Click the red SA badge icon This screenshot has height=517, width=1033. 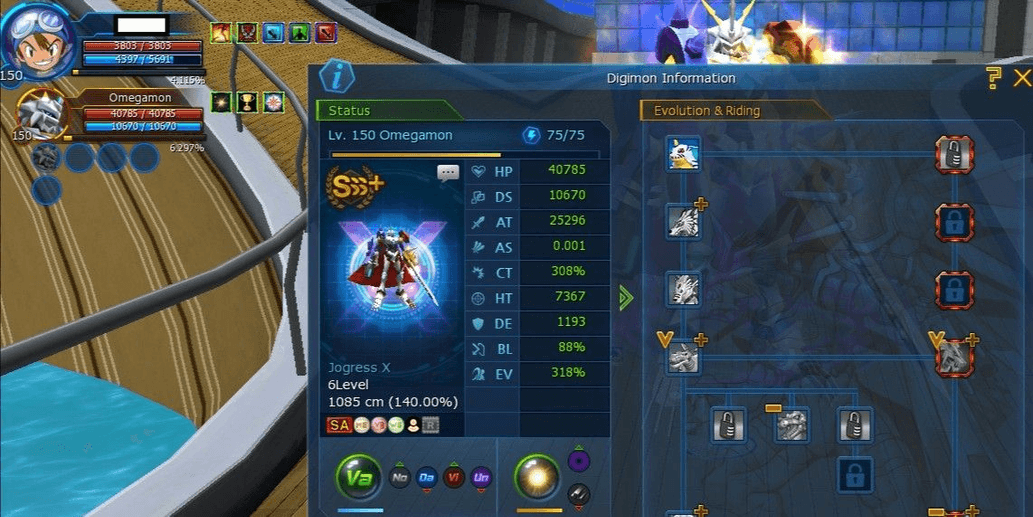(338, 426)
